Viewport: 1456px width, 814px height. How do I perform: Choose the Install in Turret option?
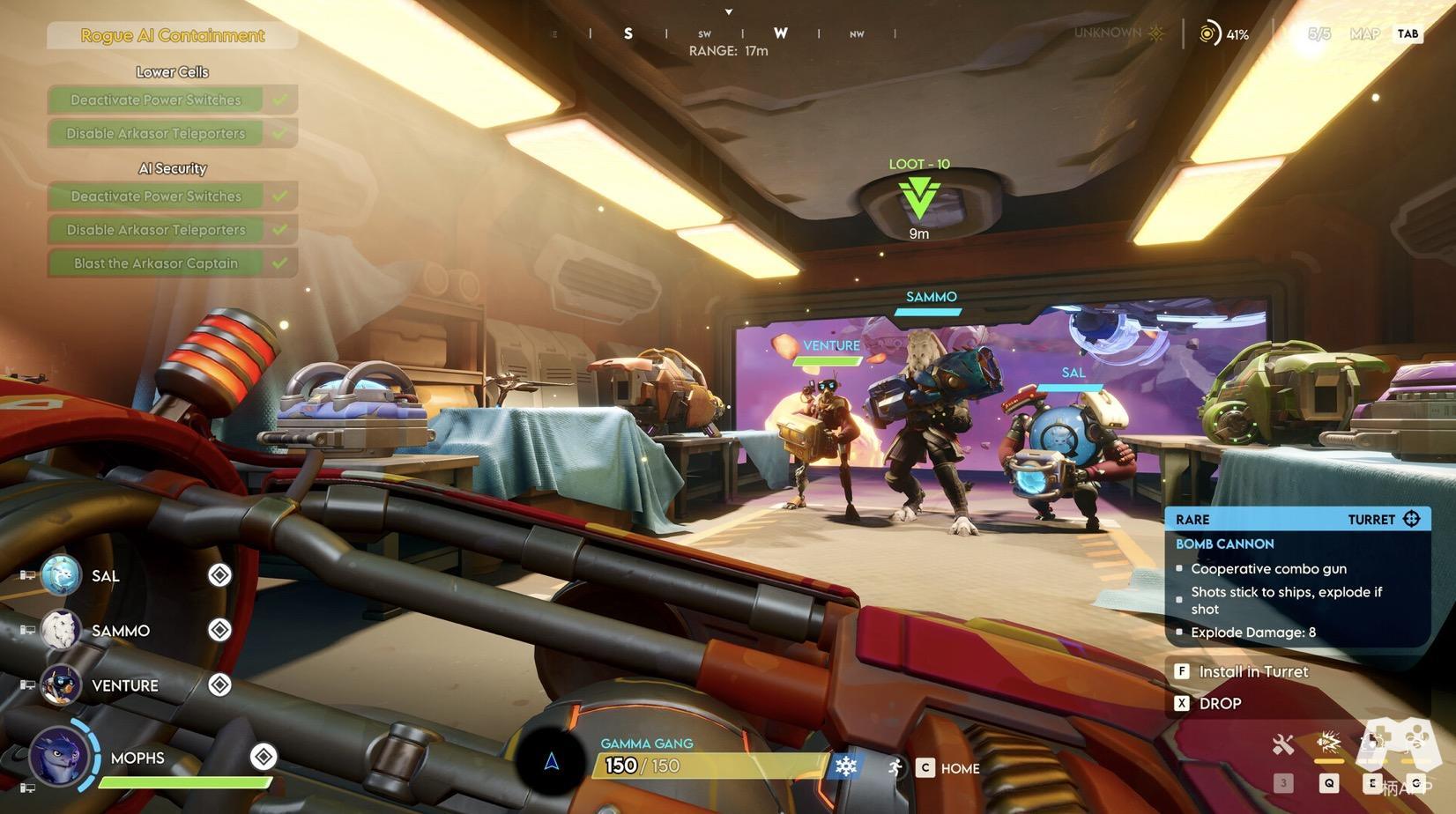1252,671
